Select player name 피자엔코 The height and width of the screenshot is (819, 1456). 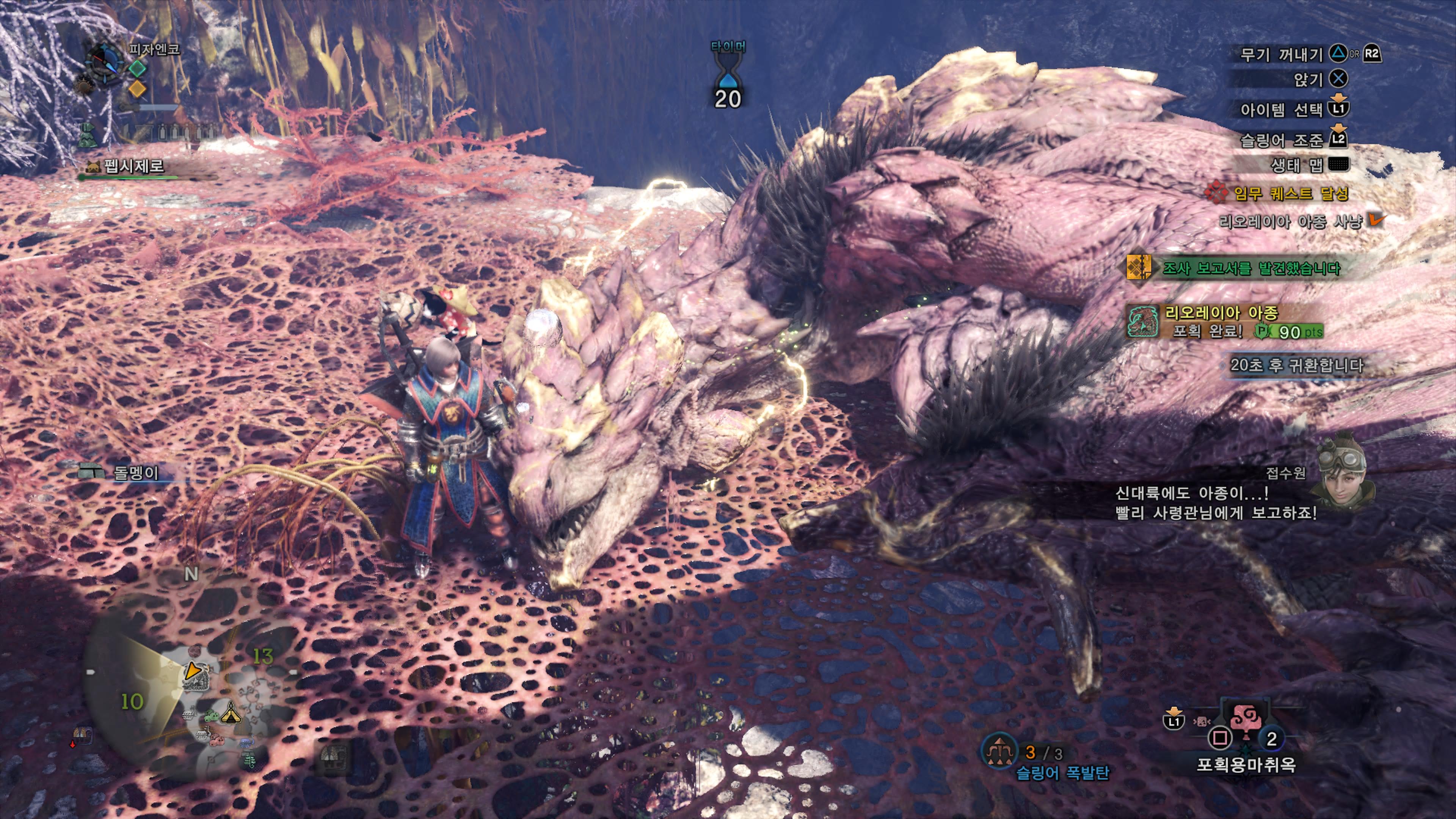(x=154, y=50)
